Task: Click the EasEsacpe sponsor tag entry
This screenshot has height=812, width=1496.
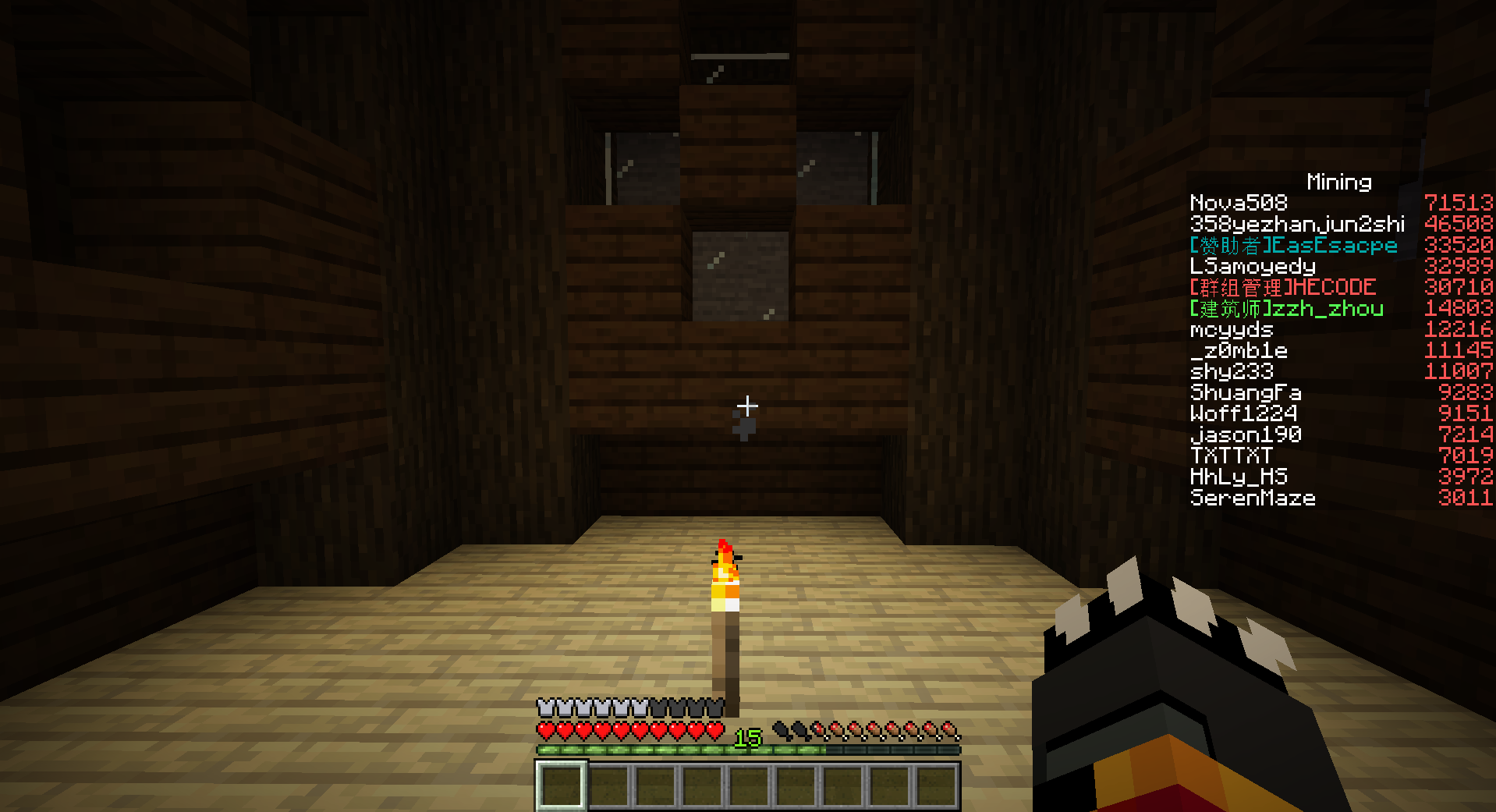Action: [x=1293, y=244]
